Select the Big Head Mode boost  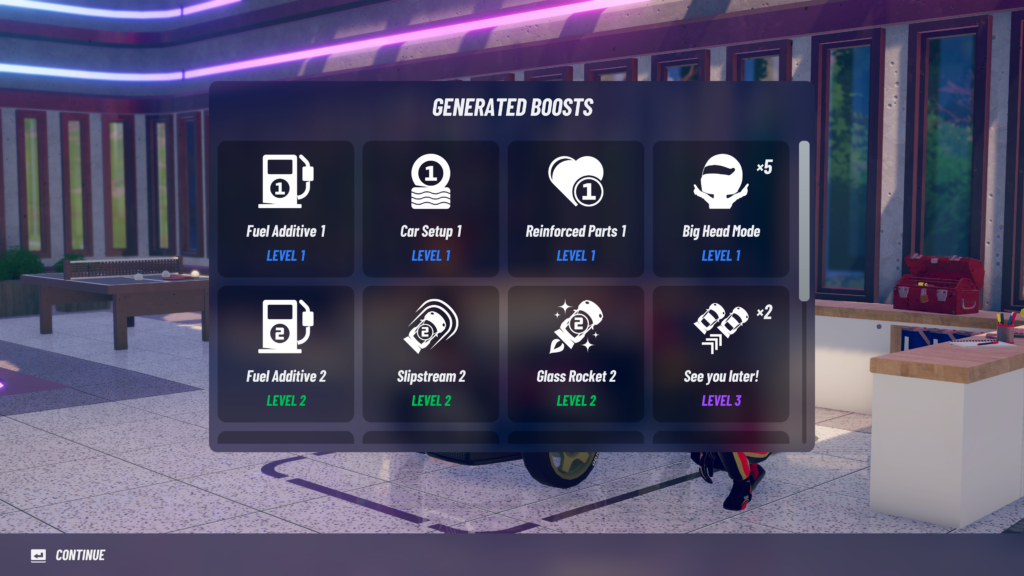tap(721, 209)
